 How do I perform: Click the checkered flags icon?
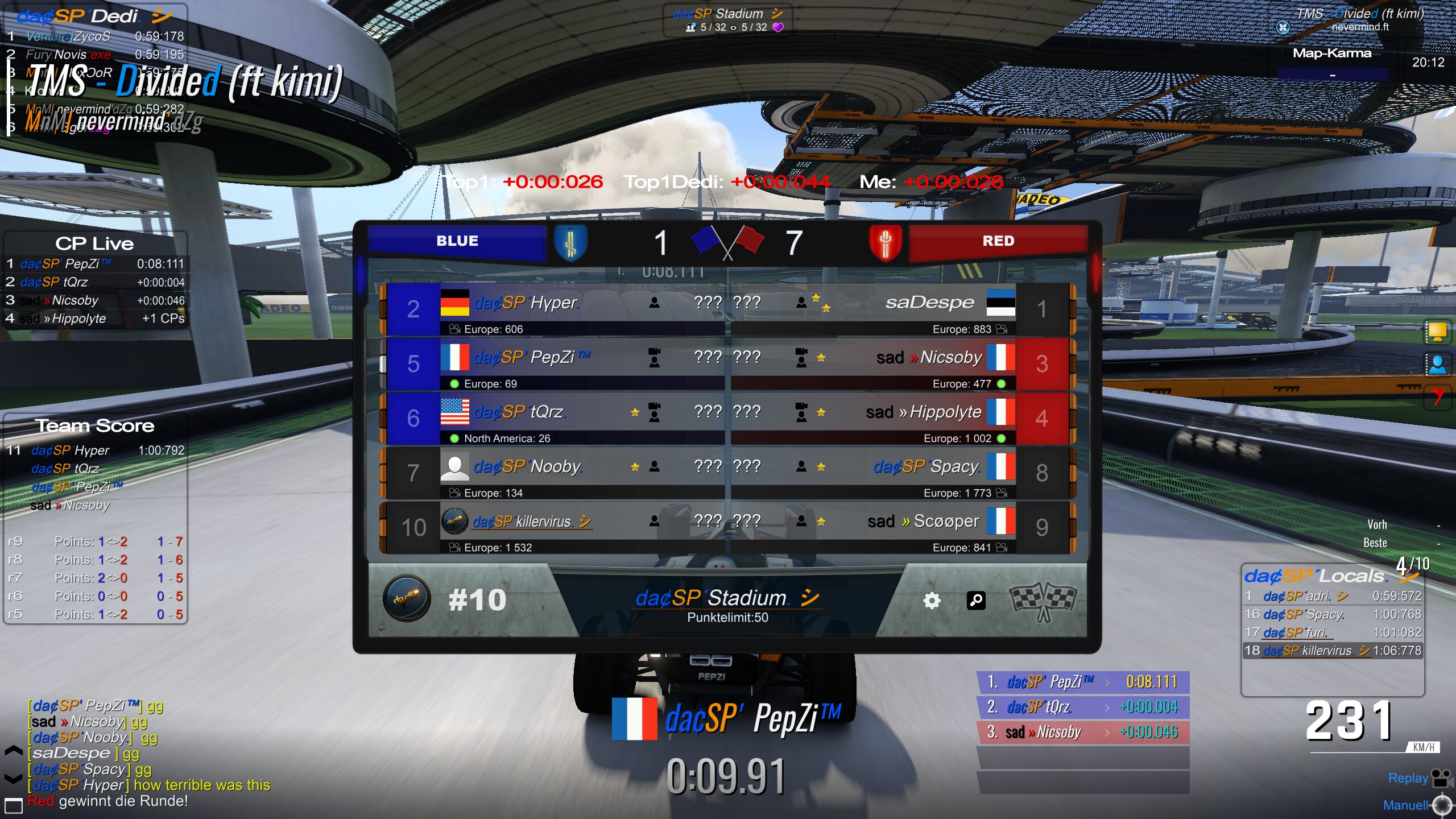pos(1042,601)
